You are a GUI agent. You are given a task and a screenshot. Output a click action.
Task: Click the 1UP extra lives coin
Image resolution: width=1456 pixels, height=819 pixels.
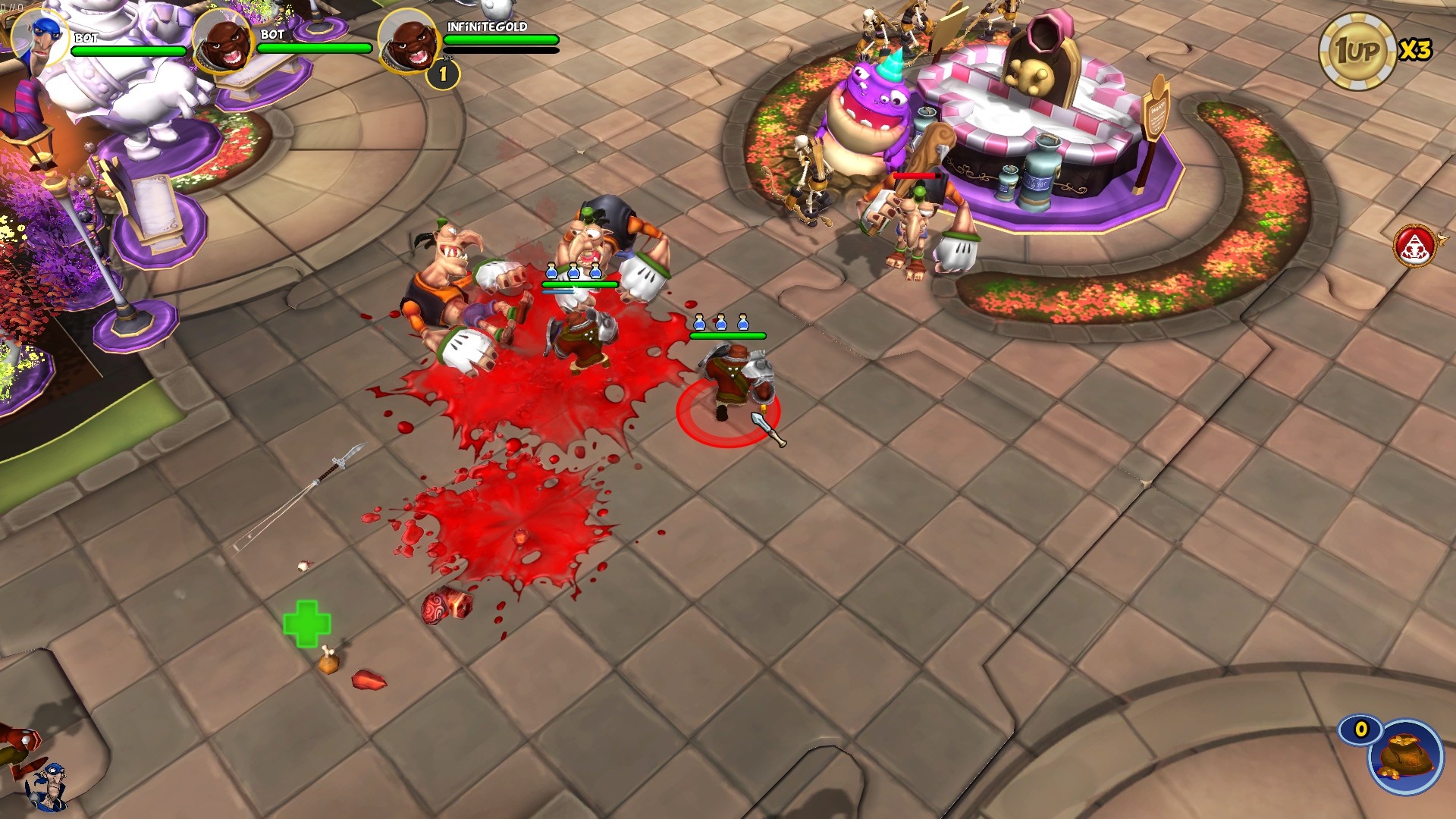point(1357,52)
